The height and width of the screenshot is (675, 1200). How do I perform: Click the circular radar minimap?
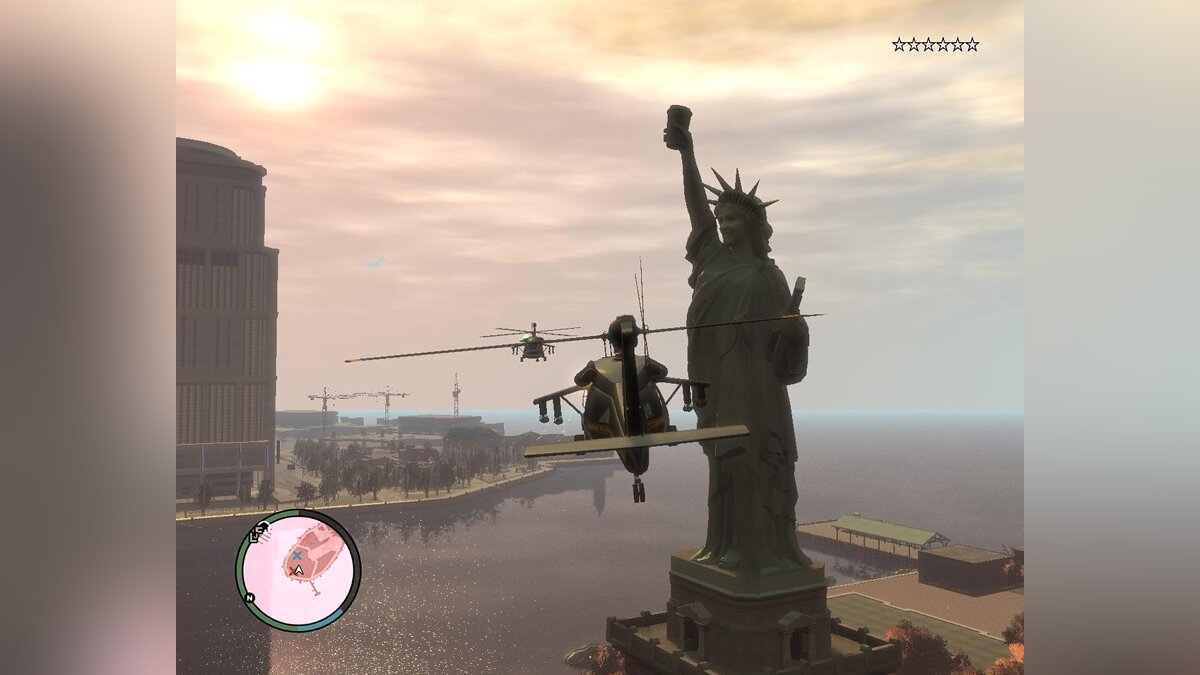coord(298,570)
